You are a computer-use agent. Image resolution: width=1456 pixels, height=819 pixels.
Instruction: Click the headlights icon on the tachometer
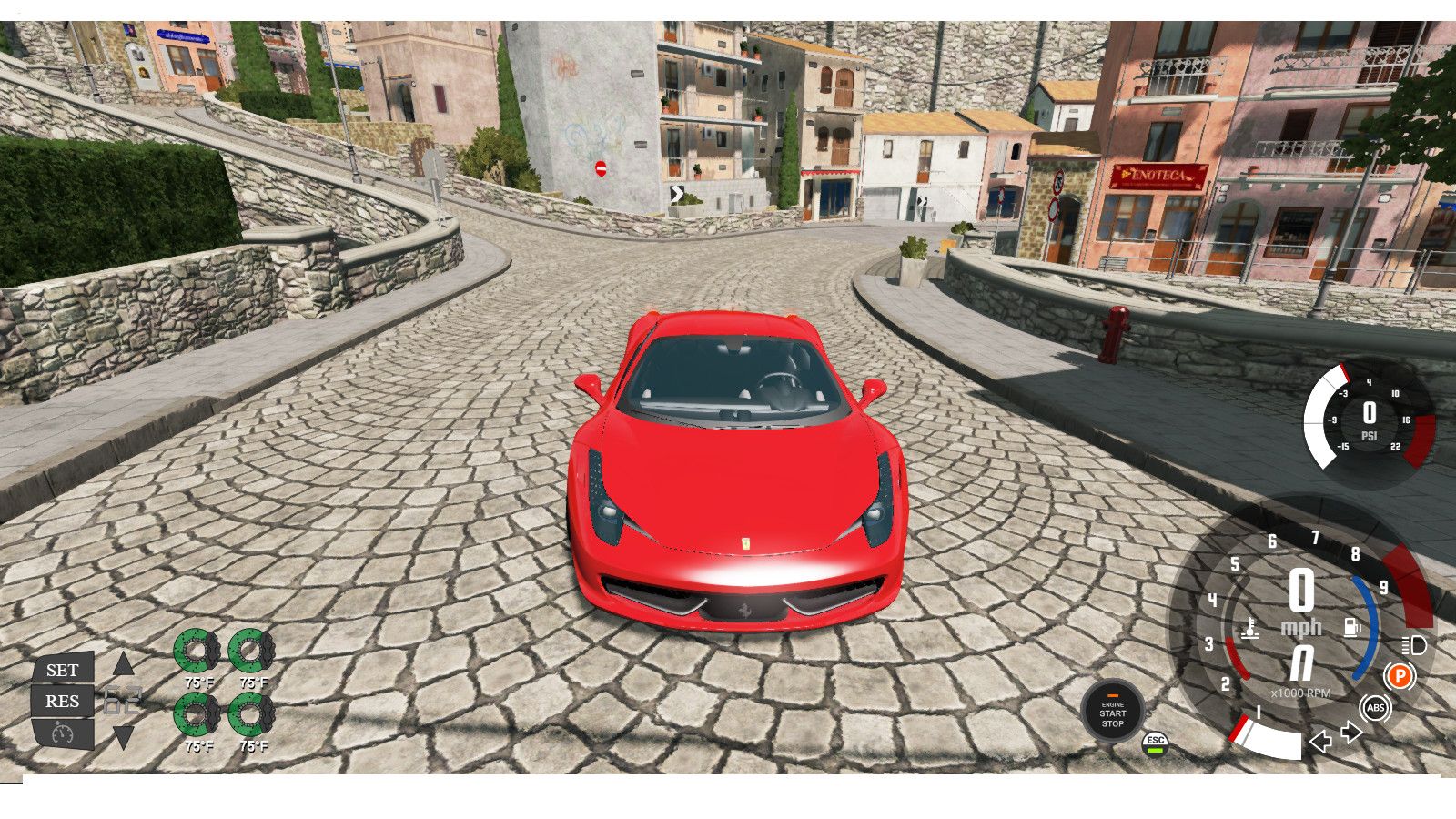[x=1413, y=643]
